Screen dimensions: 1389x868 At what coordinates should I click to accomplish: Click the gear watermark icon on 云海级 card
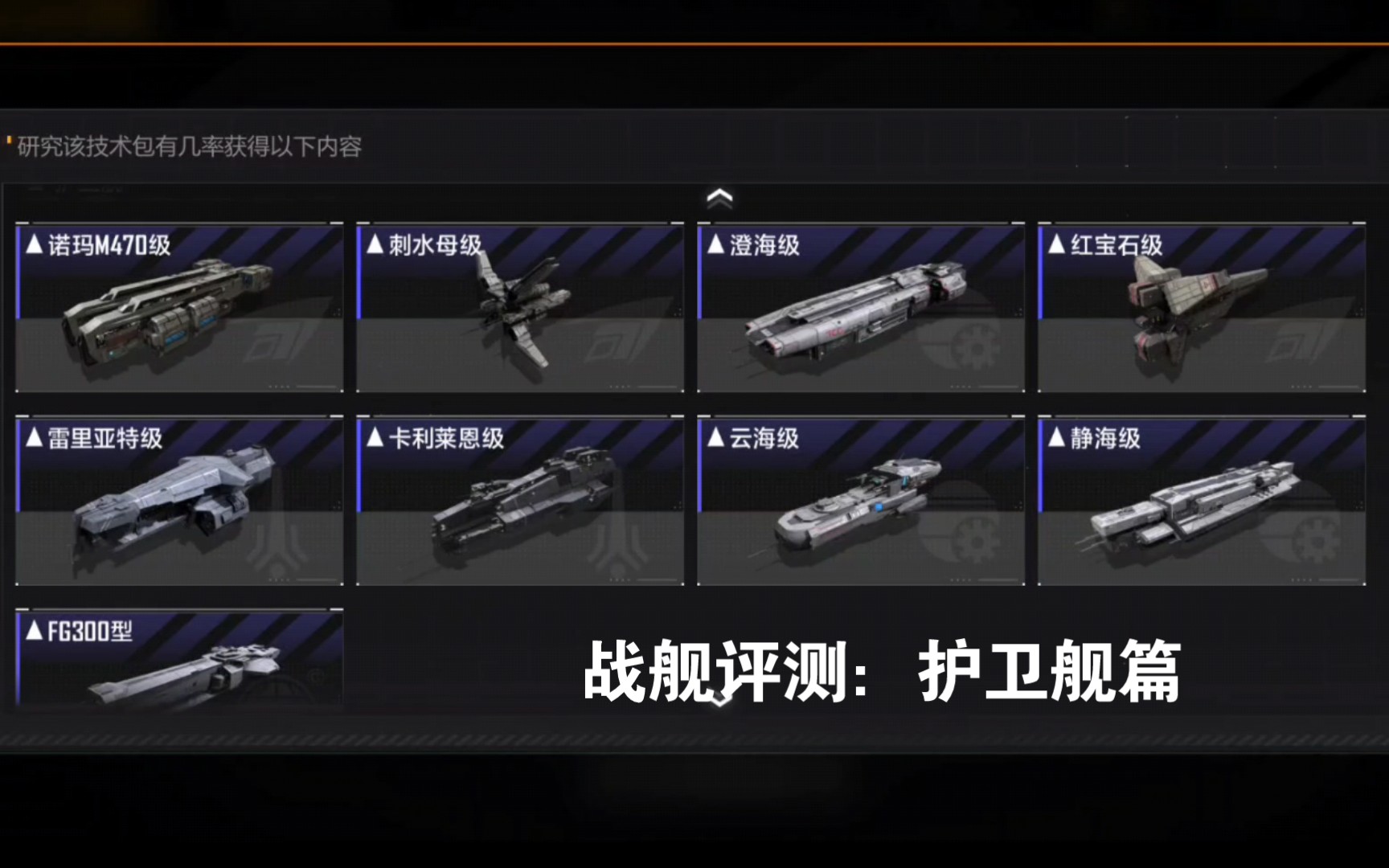973,538
